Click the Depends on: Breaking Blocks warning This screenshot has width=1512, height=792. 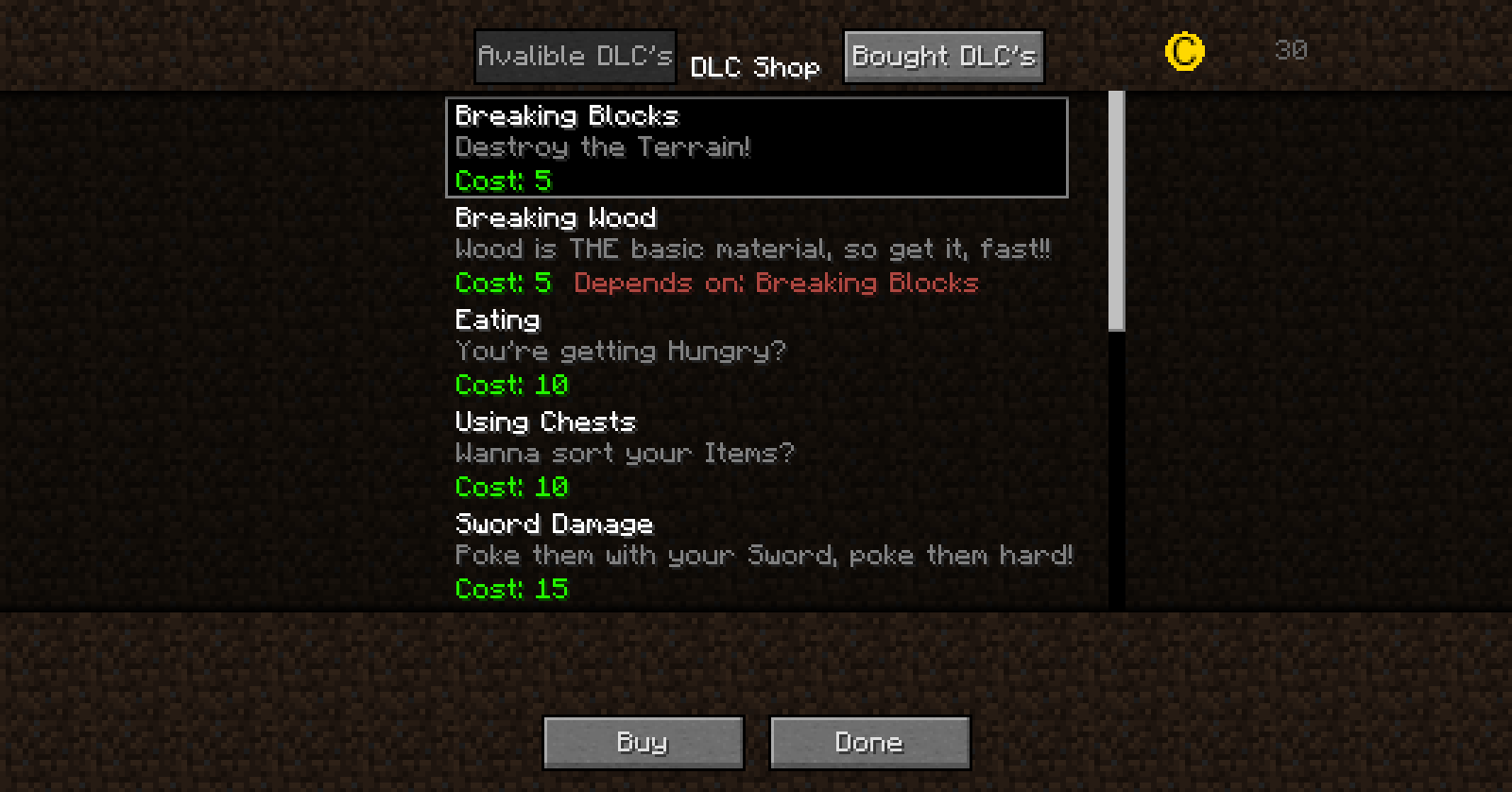pos(775,284)
